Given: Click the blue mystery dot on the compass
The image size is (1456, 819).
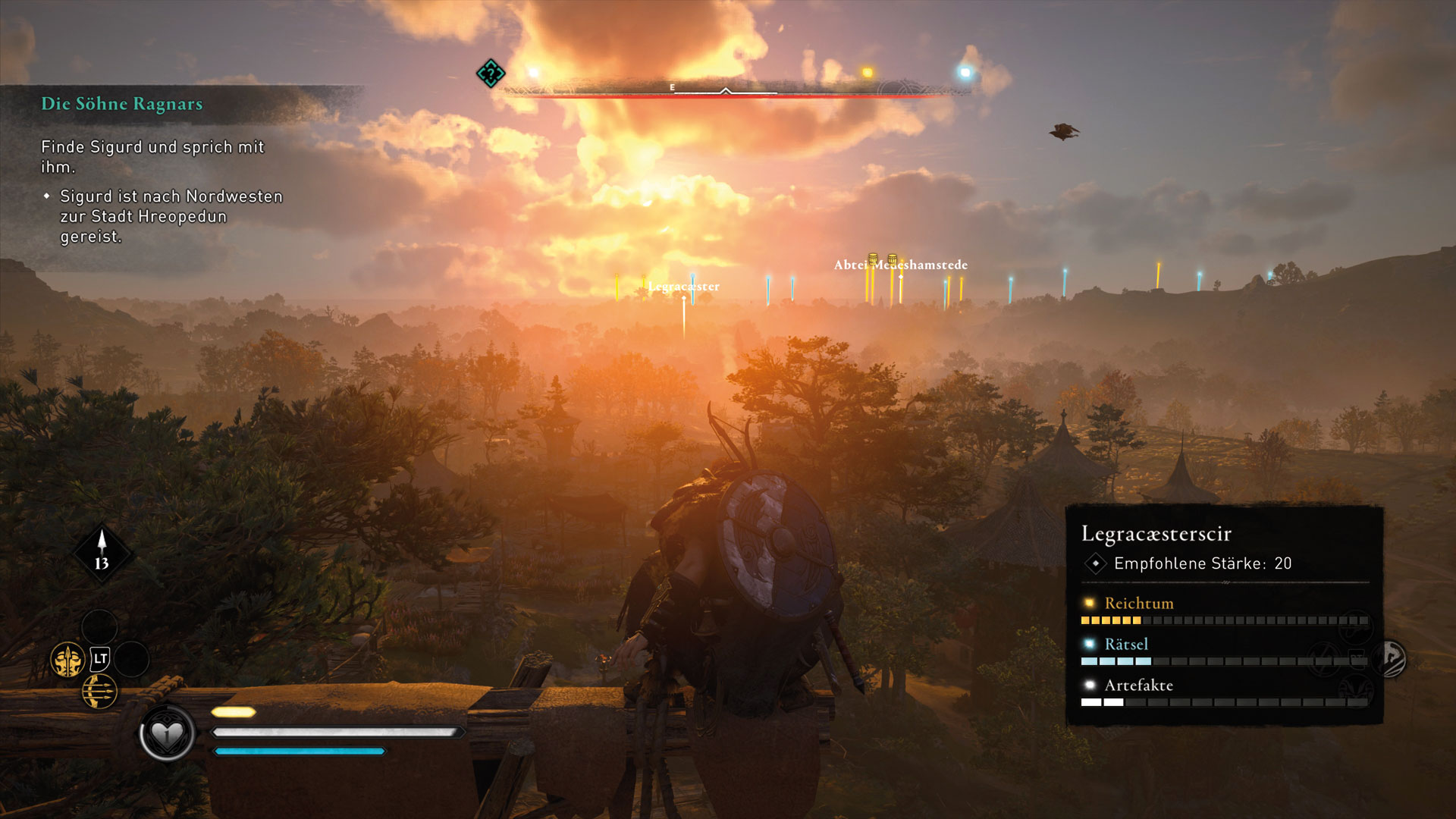Looking at the screenshot, I should [x=965, y=73].
